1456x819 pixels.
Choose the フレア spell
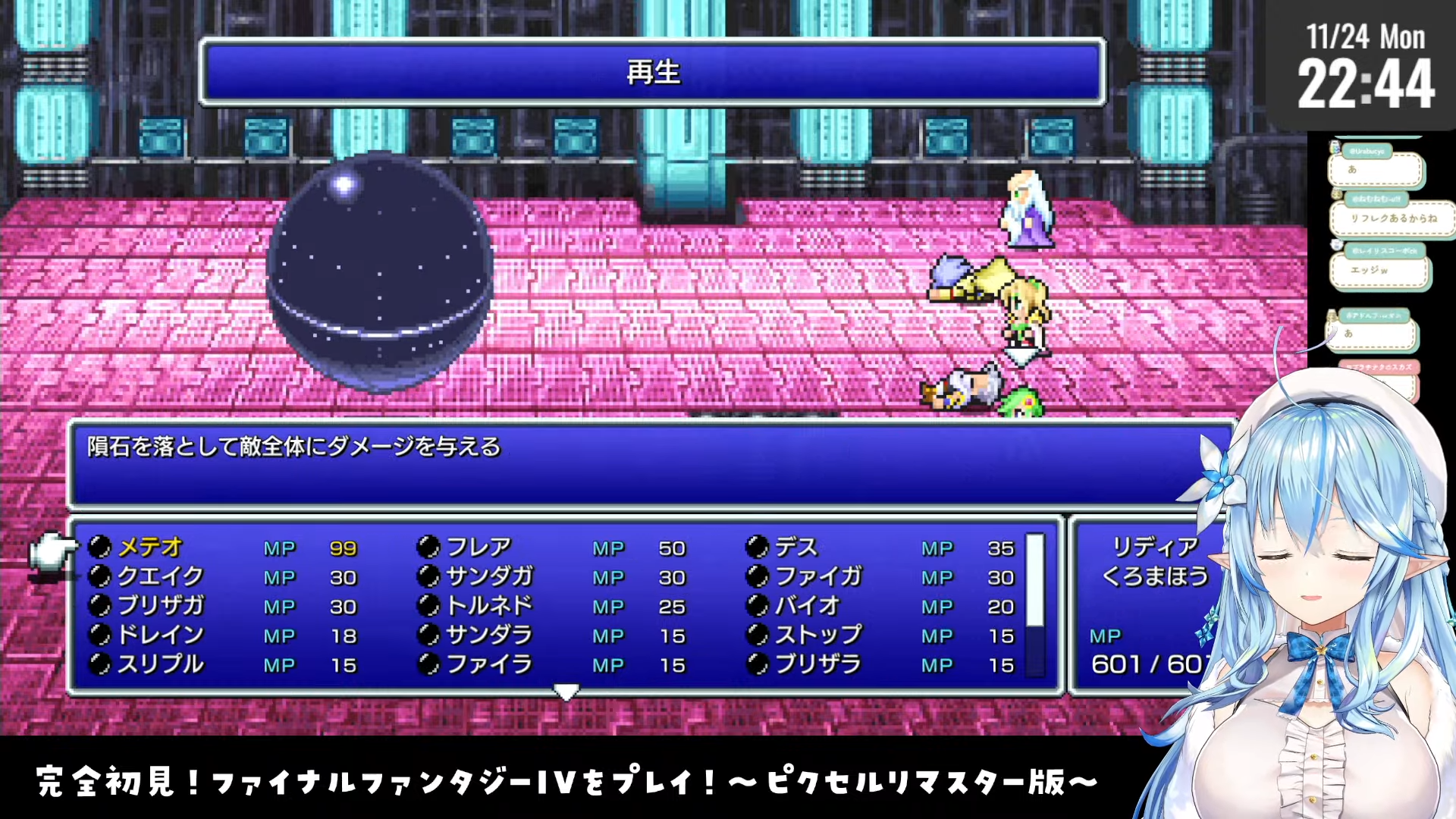(x=479, y=547)
